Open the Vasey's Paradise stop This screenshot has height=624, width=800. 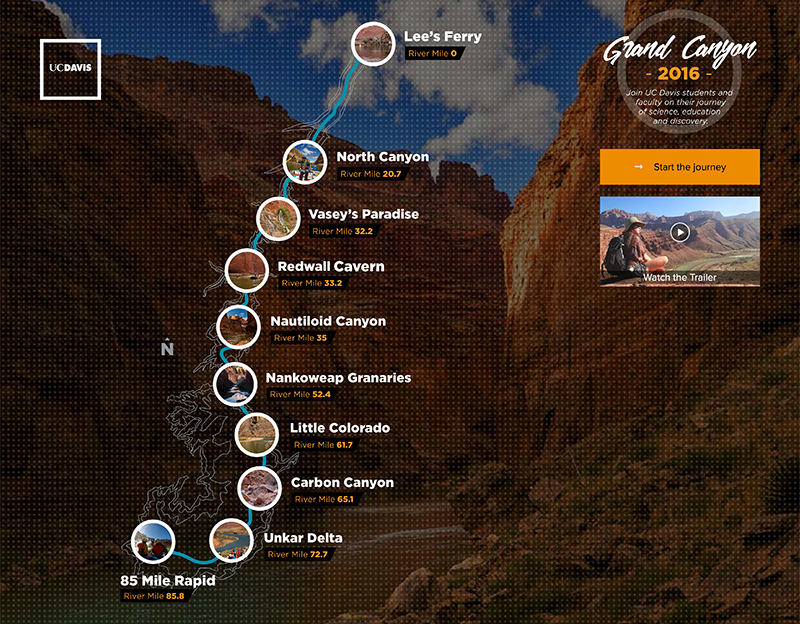pos(276,219)
